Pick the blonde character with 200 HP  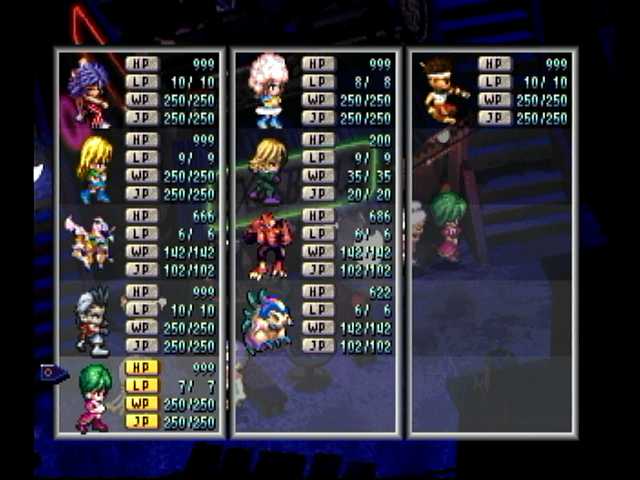tap(268, 168)
